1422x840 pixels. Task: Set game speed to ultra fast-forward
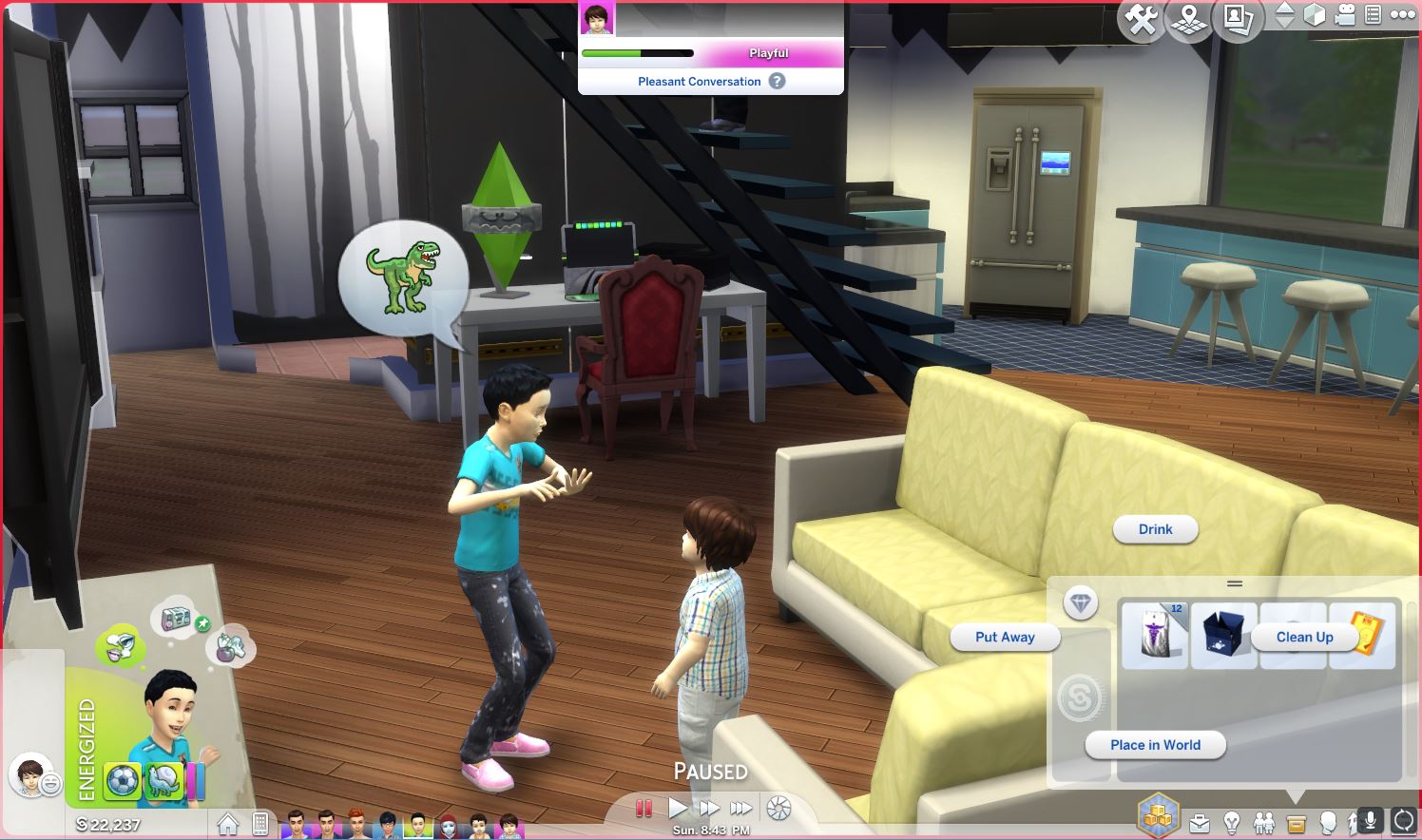click(x=740, y=809)
